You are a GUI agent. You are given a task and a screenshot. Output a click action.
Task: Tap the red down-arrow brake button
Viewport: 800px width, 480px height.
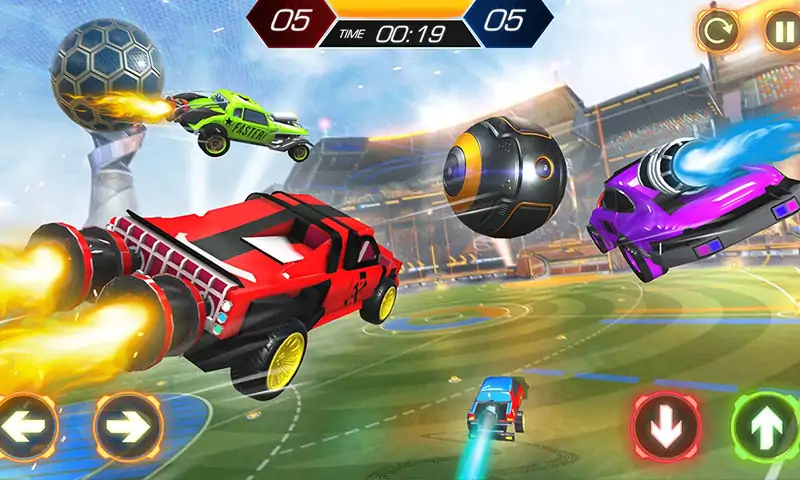click(665, 426)
